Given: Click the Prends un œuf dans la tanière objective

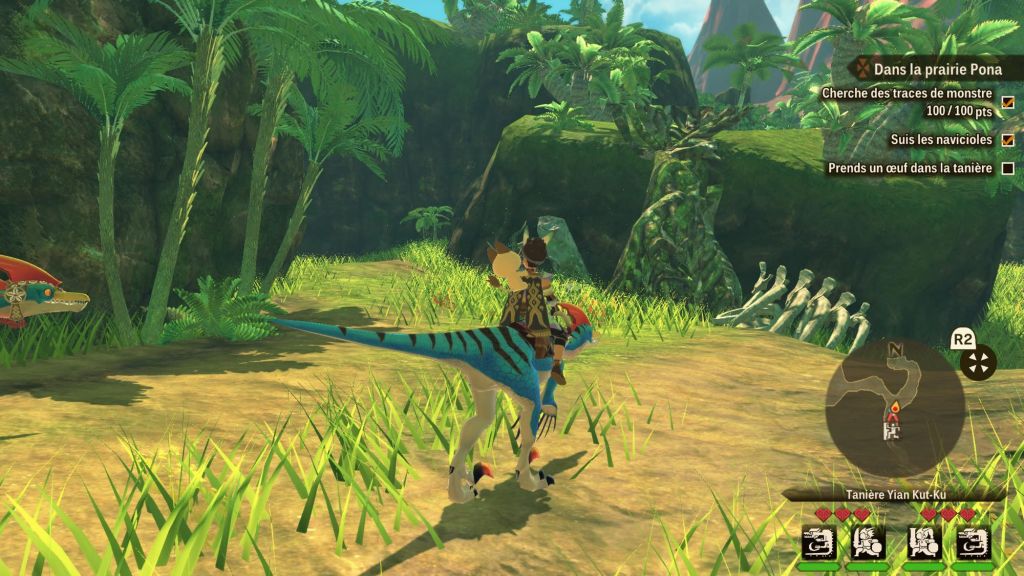Looking at the screenshot, I should pos(909,168).
